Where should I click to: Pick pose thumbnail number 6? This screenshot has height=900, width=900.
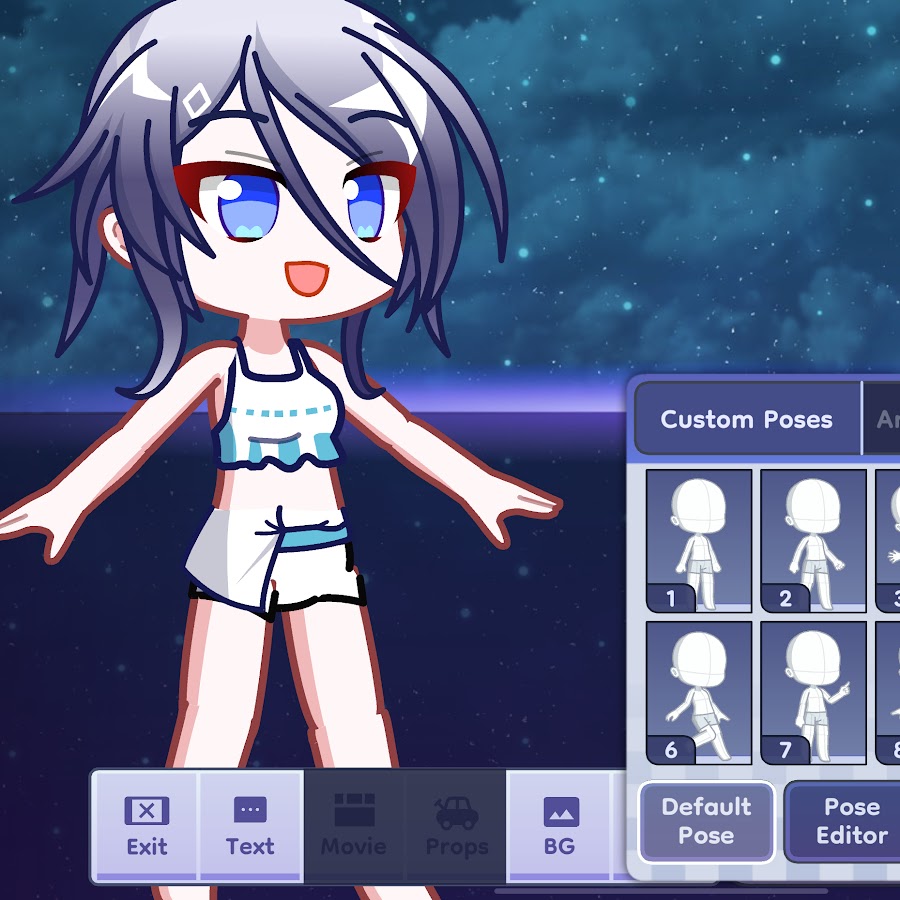pyautogui.click(x=699, y=692)
